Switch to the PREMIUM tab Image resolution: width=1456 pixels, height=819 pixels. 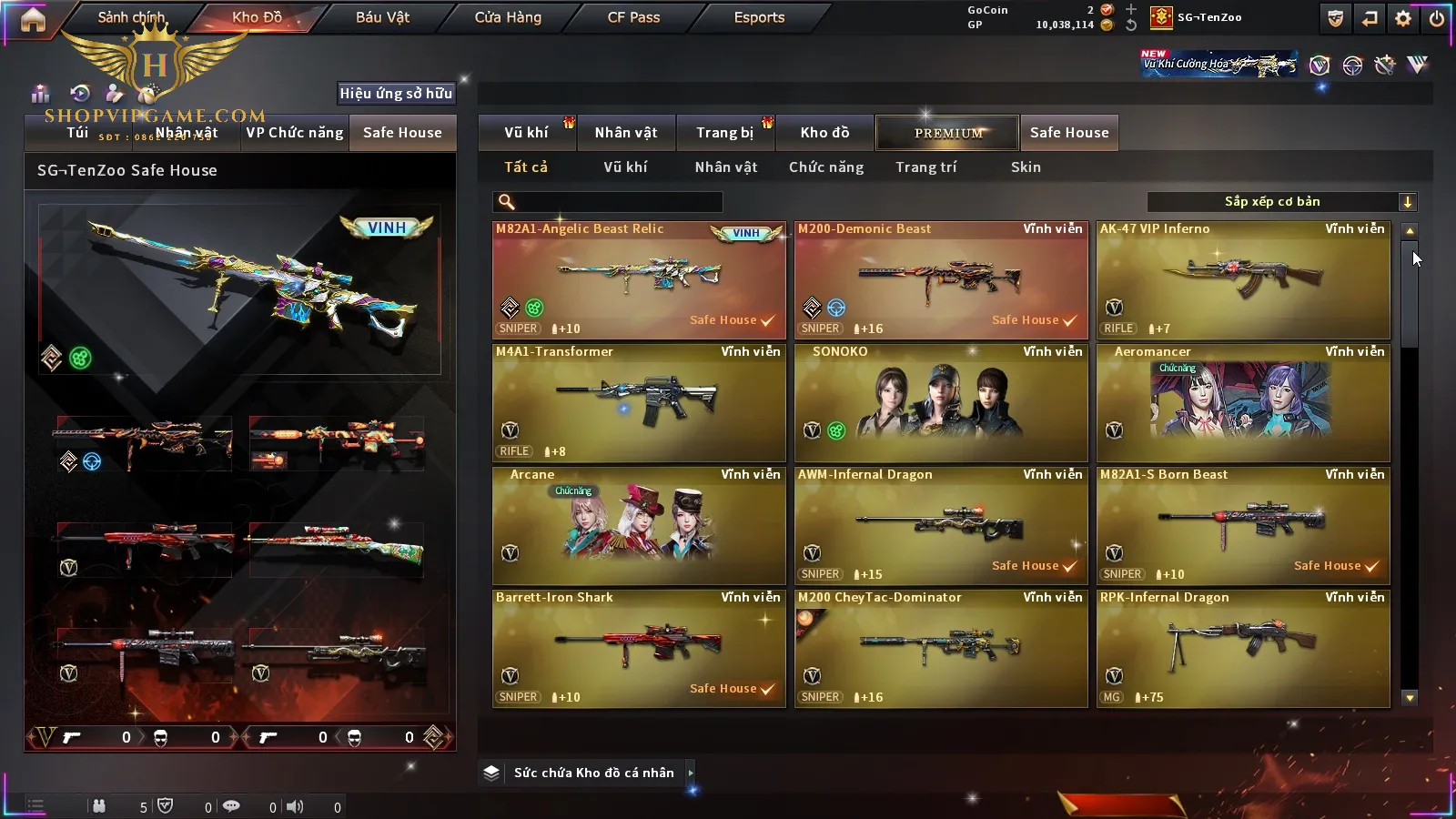(948, 133)
